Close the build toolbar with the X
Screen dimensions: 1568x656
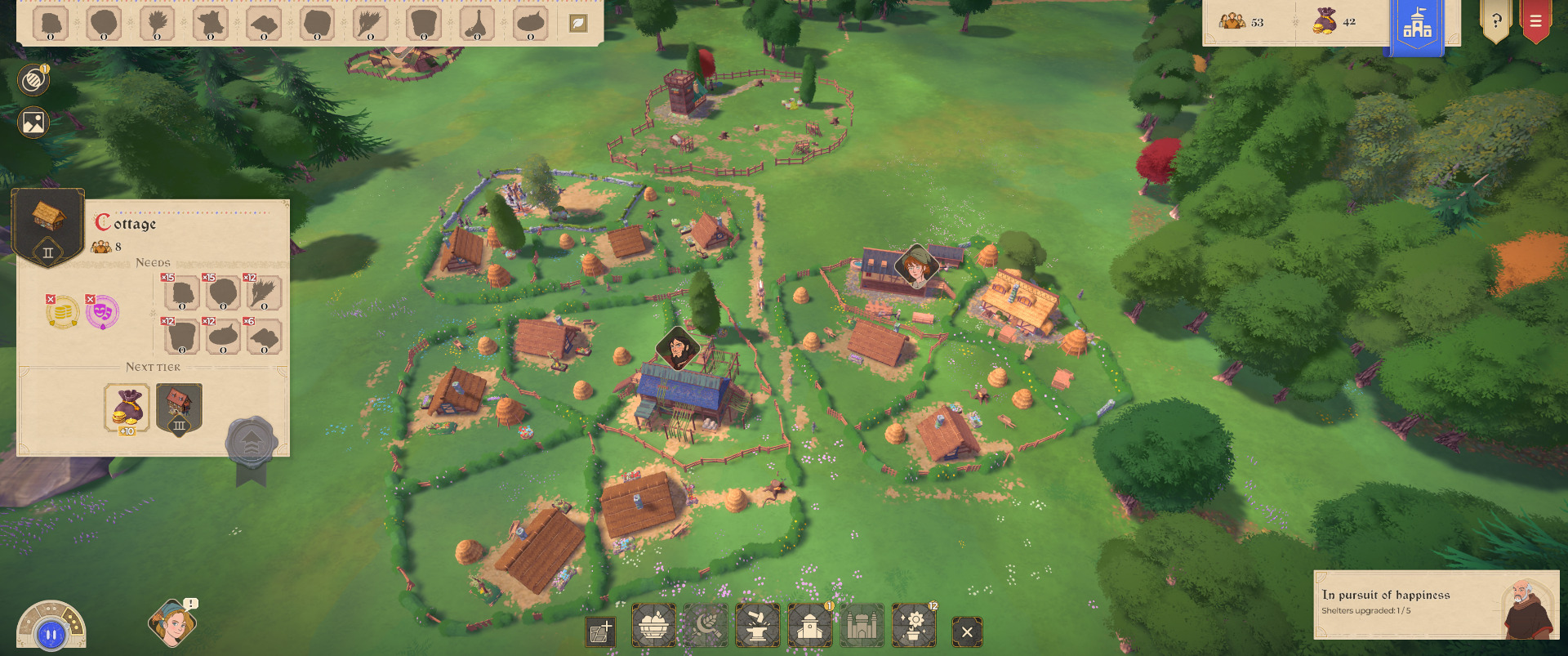(967, 631)
